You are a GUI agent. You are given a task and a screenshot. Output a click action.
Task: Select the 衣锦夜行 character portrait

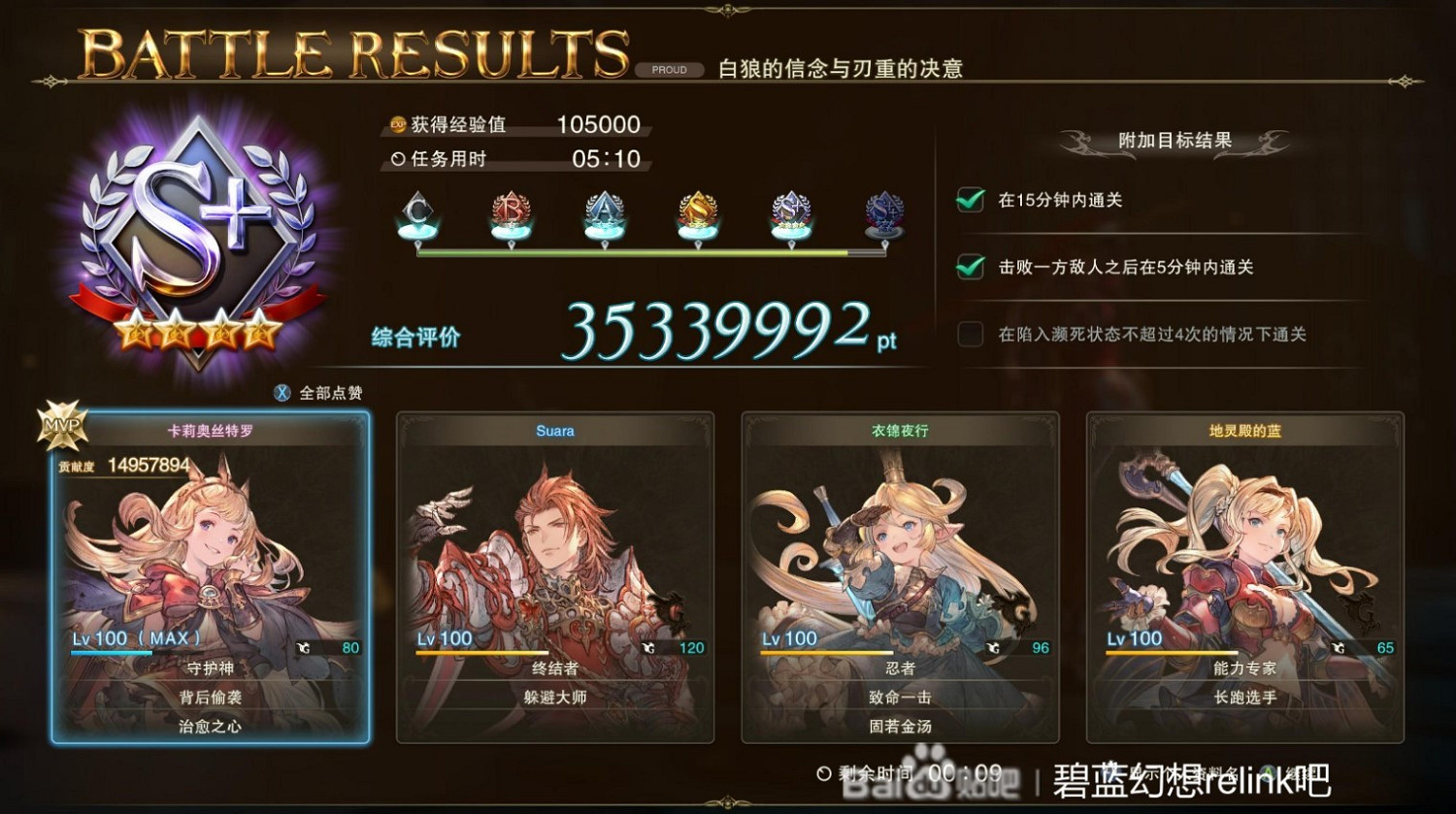coord(901,553)
